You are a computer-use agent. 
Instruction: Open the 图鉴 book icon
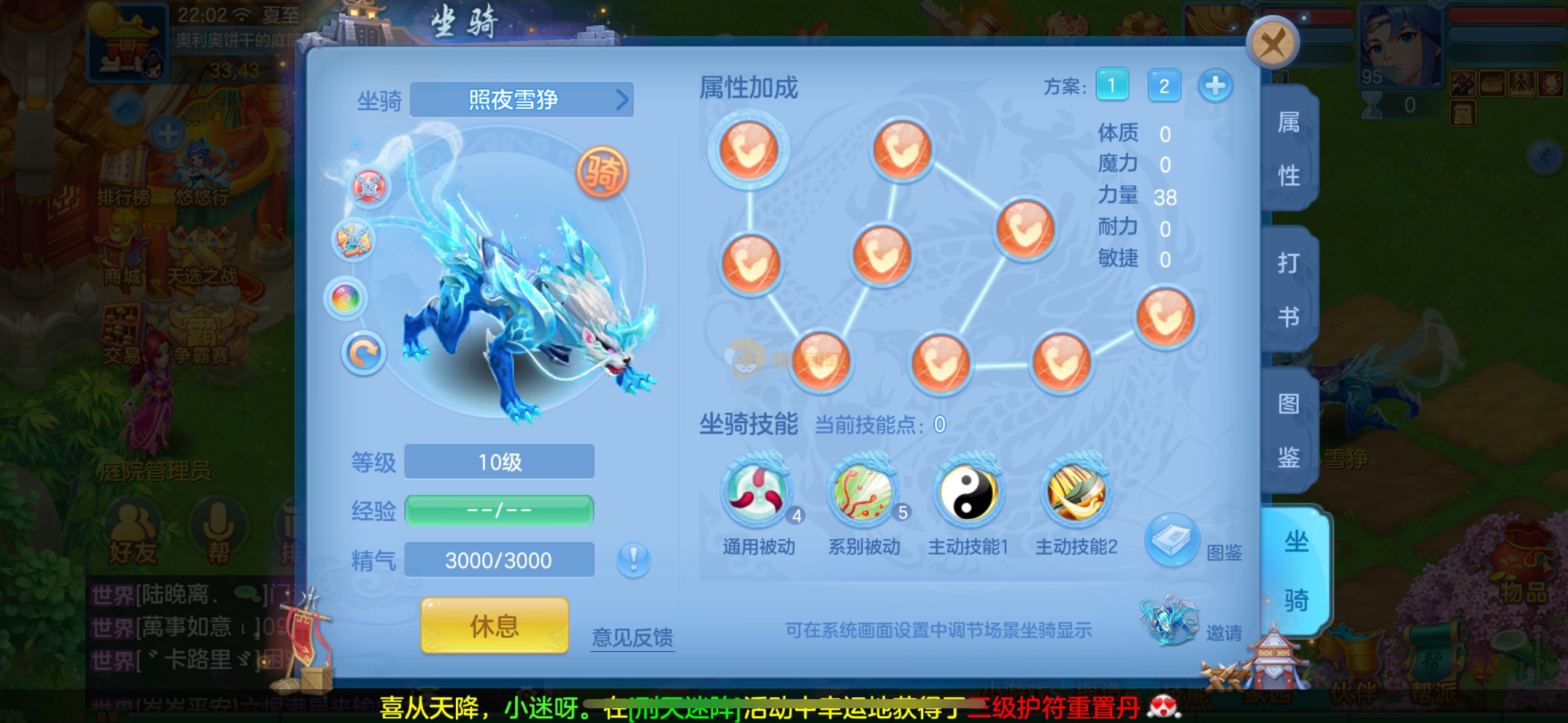[1172, 540]
